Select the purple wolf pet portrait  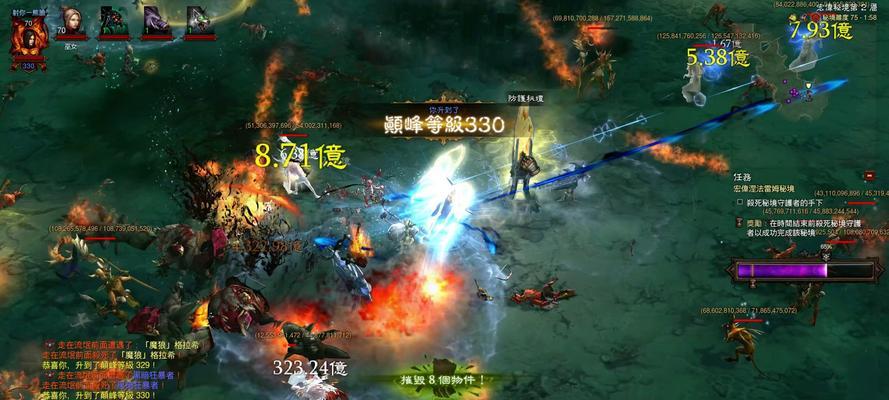coord(156,20)
